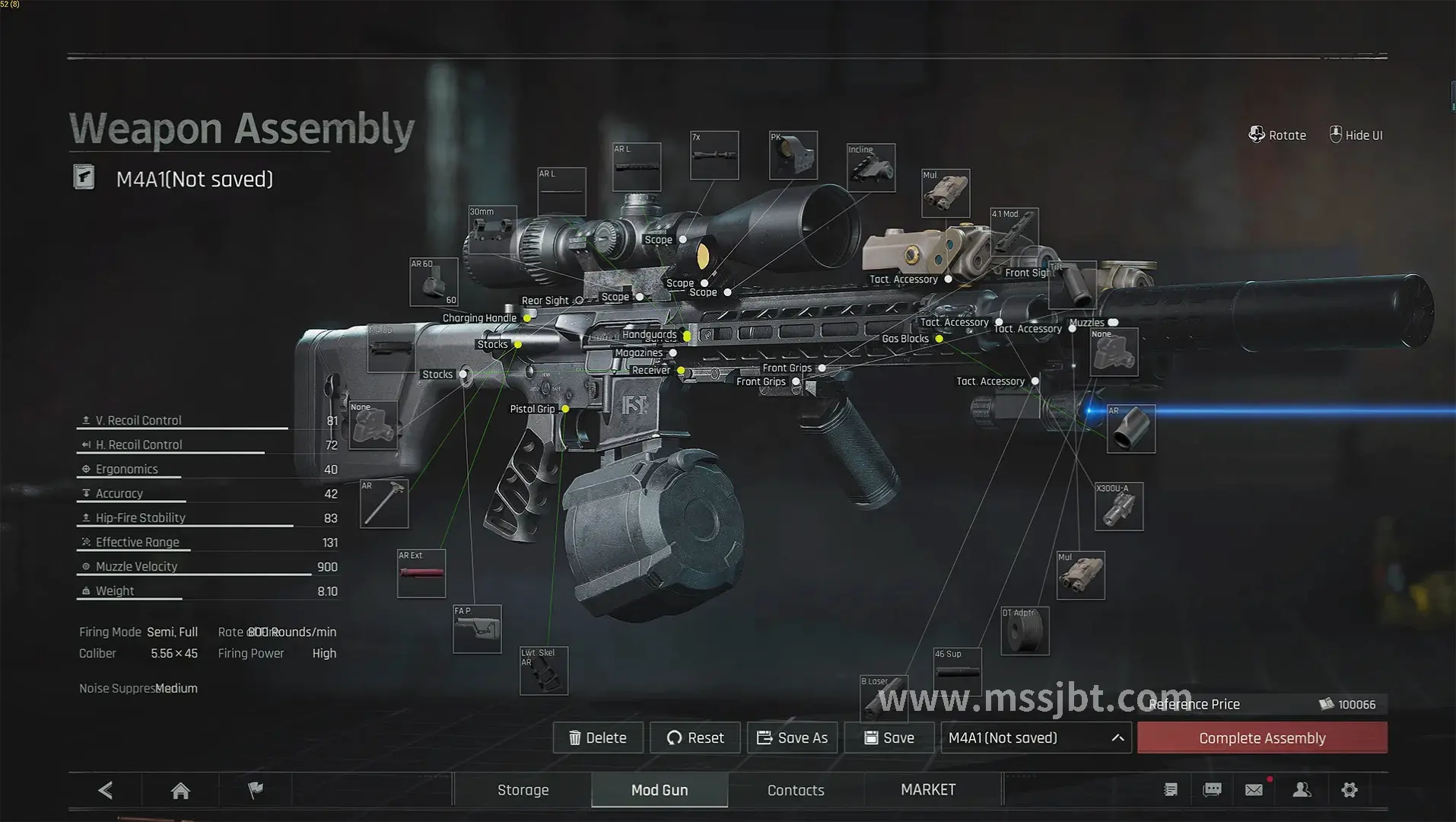Go back with the arrow button
The image size is (1456, 822).
click(106, 791)
